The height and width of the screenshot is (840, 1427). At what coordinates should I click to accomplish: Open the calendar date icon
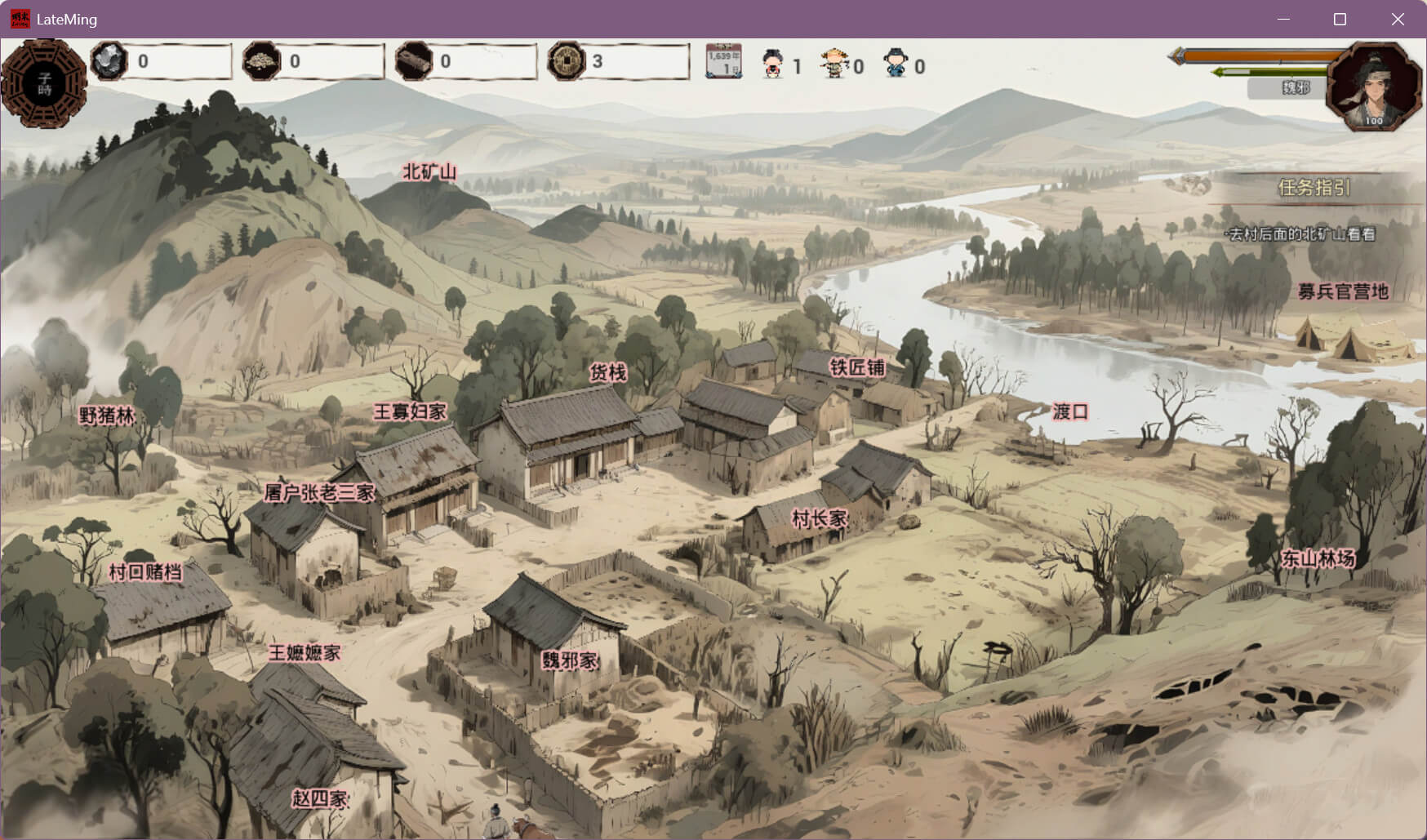(x=723, y=61)
